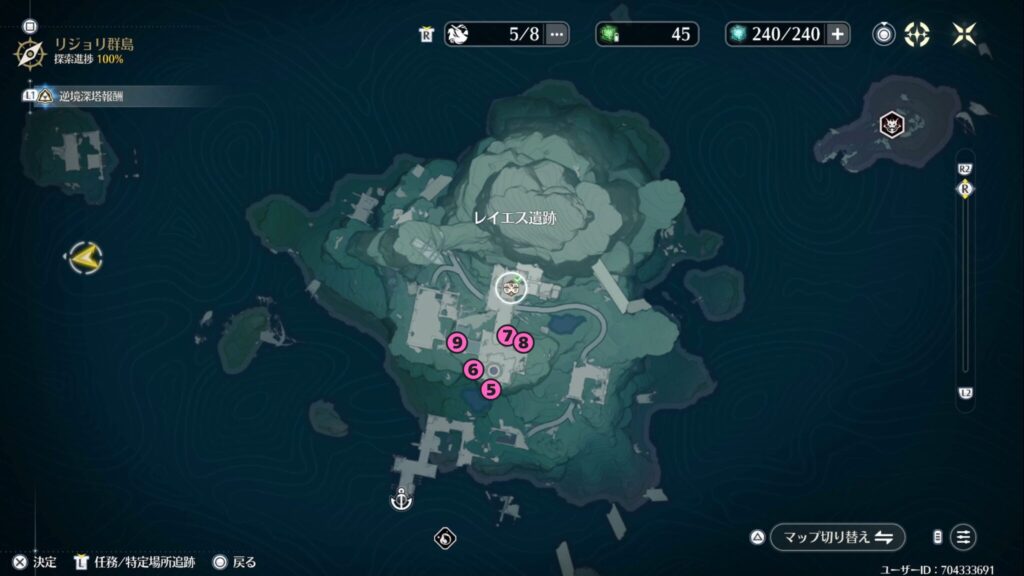Open the map filter settings icon
The width and height of the screenshot is (1024, 576).
coord(964,537)
